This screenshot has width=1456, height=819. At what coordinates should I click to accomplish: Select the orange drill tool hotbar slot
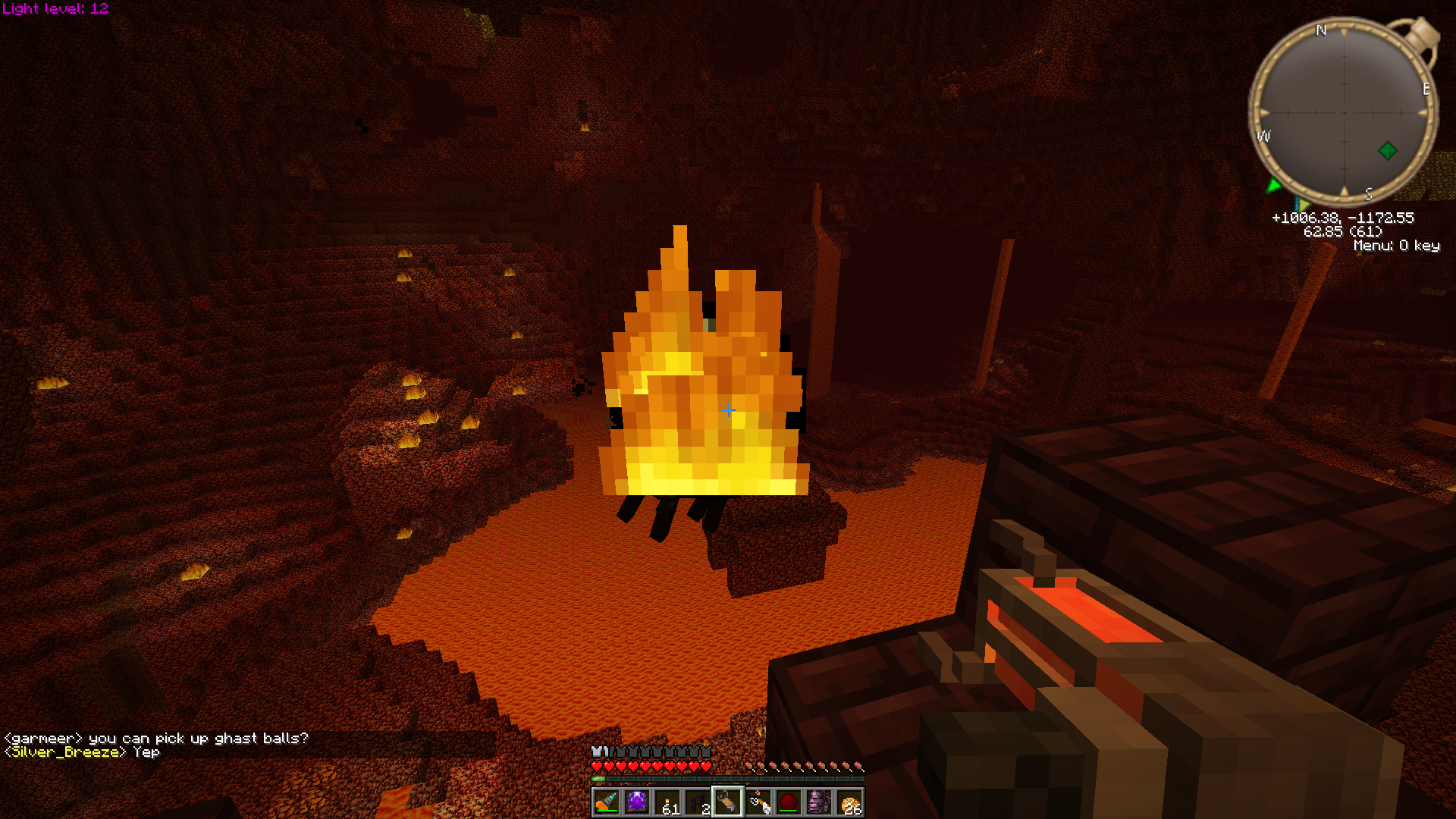(x=607, y=802)
